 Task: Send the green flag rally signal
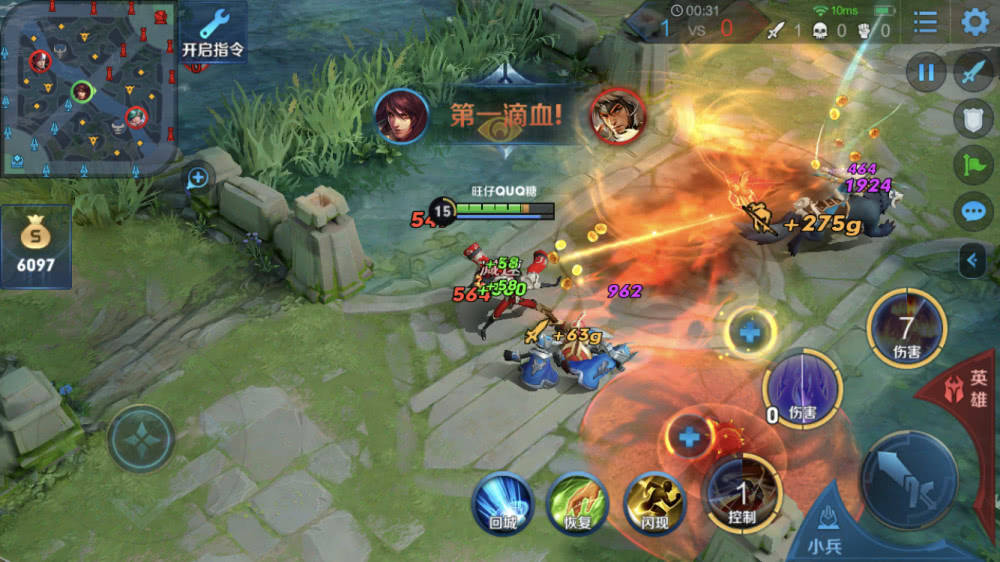pos(973,165)
